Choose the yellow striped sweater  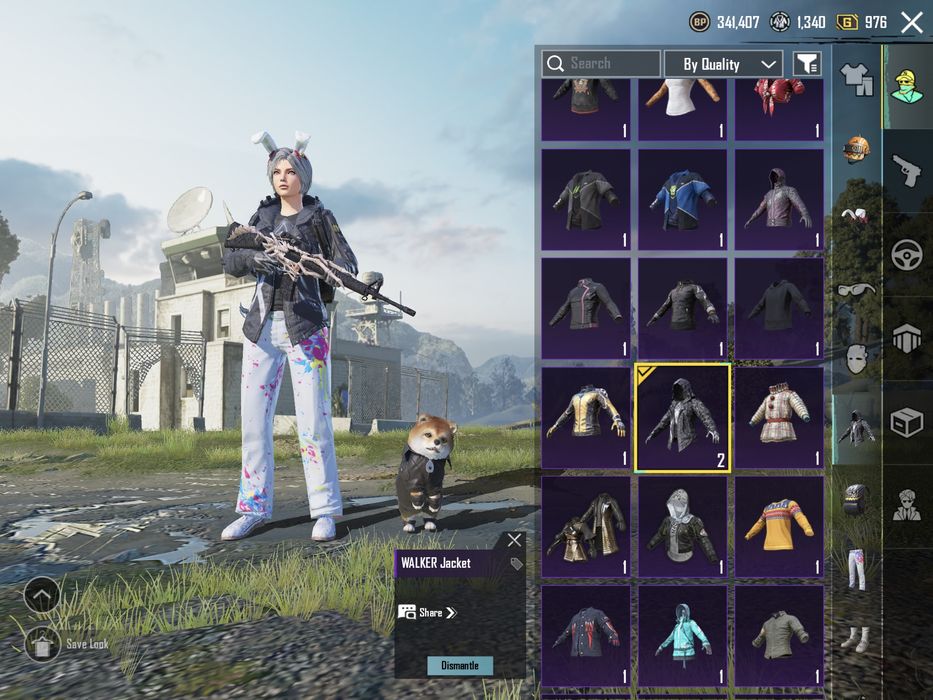tap(779, 527)
